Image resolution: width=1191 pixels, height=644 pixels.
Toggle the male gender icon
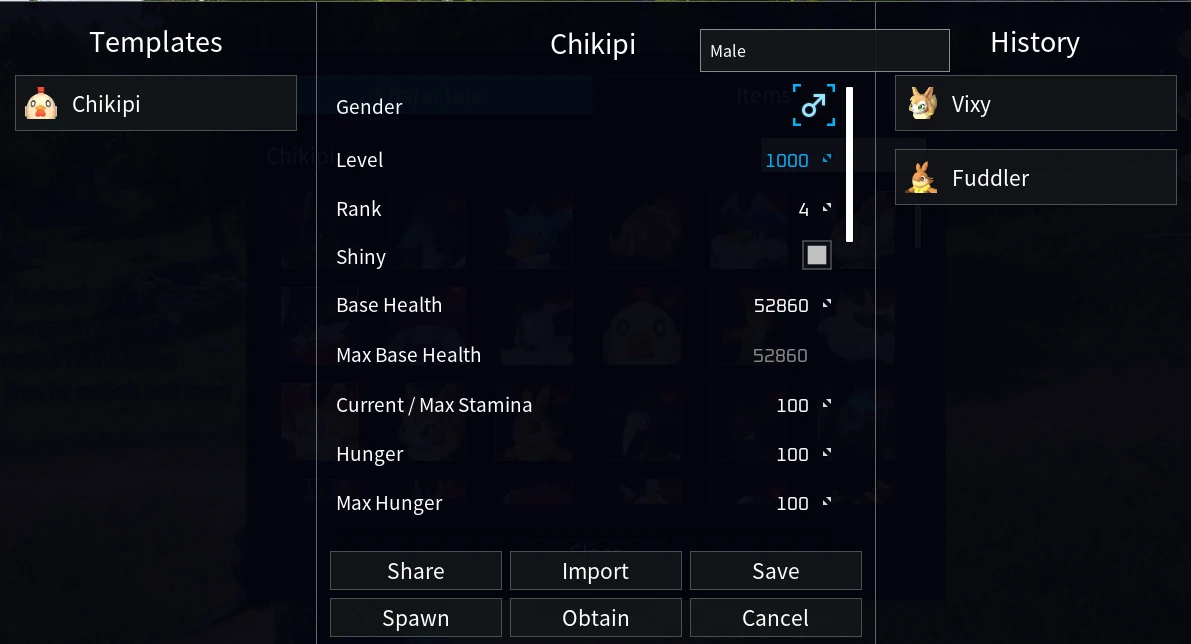(814, 106)
